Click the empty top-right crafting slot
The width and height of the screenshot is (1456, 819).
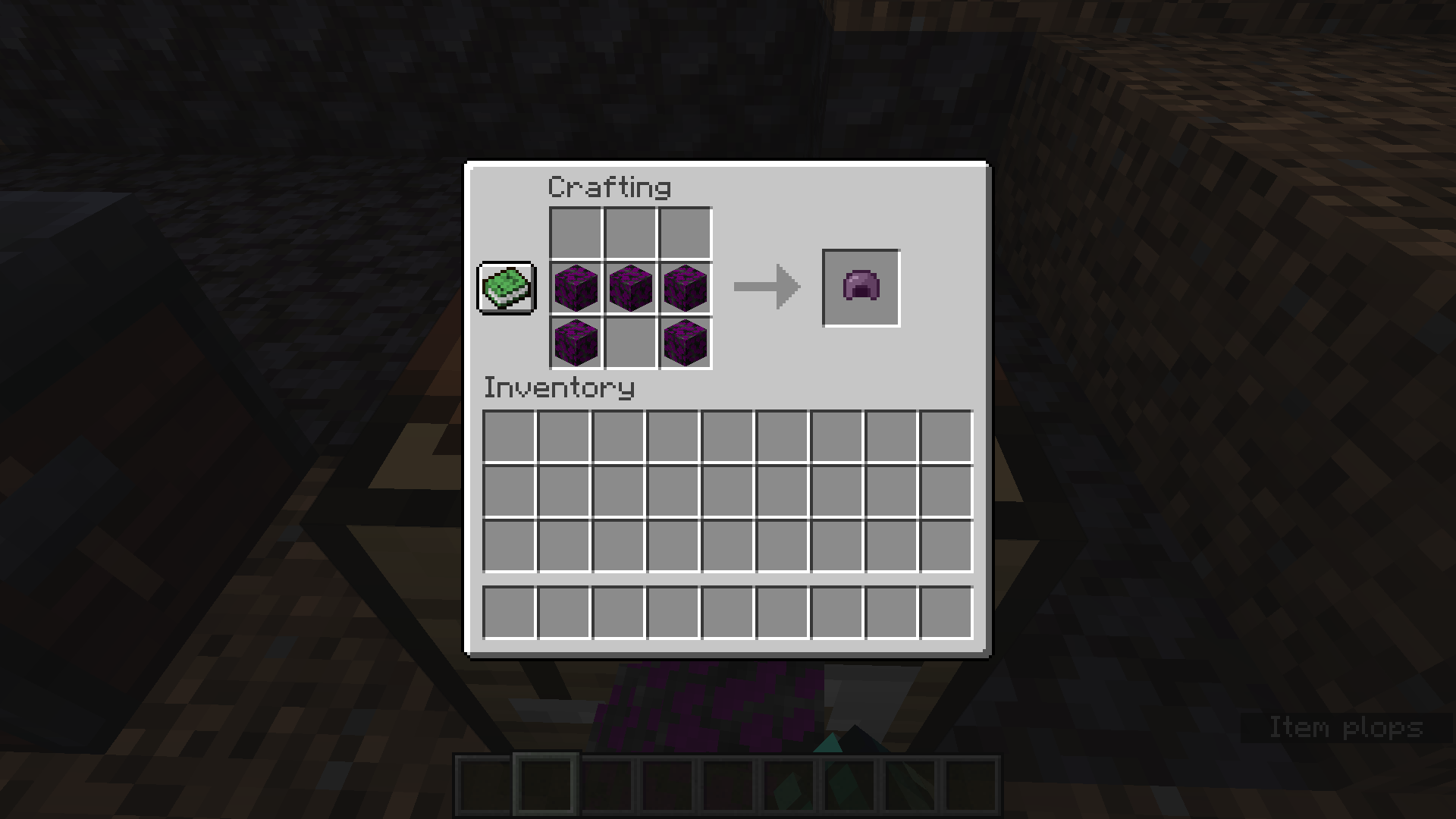pyautogui.click(x=684, y=234)
